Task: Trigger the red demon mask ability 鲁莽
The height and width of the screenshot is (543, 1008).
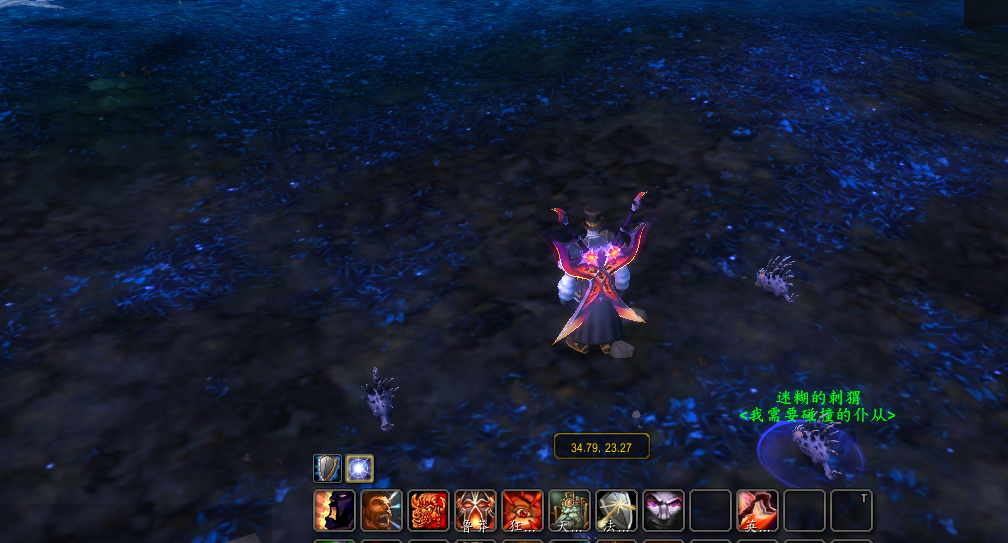Action: [476, 510]
